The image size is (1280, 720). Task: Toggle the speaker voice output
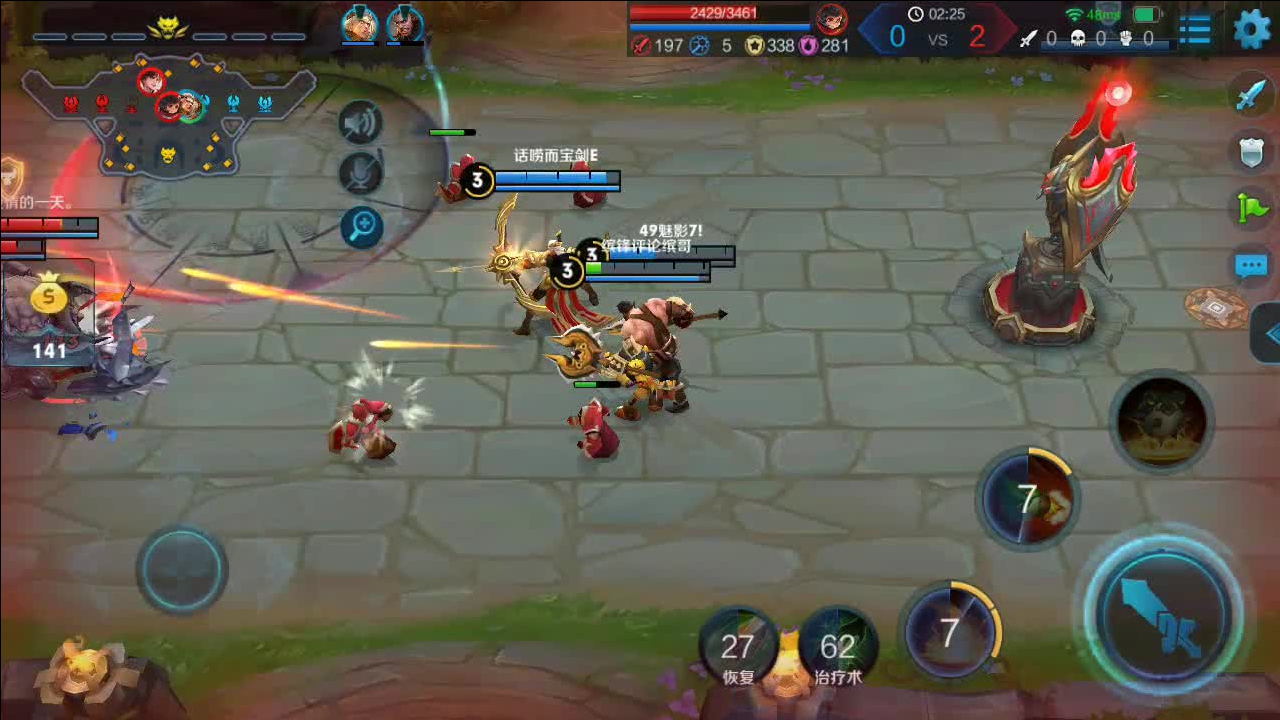pyautogui.click(x=361, y=123)
